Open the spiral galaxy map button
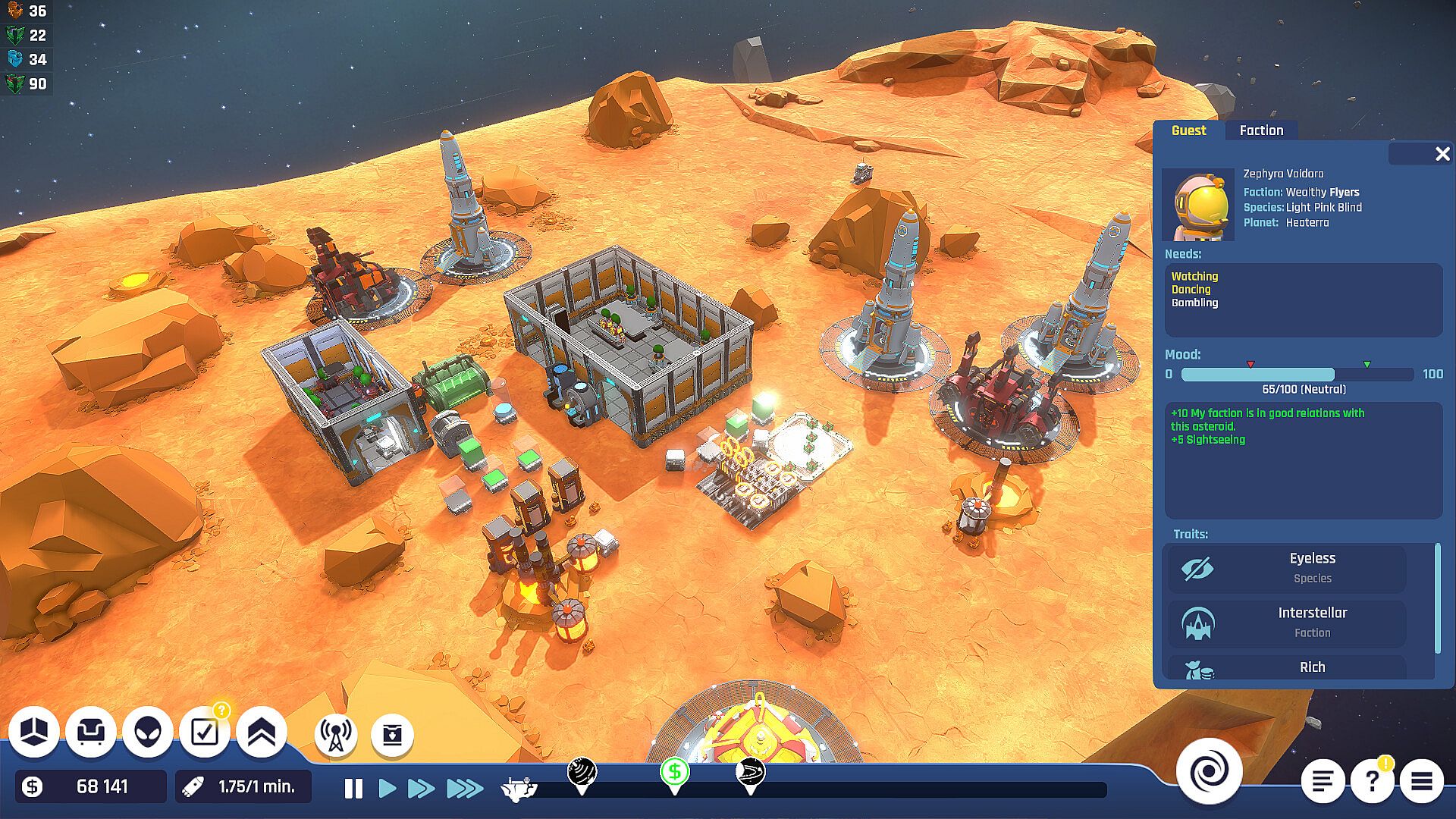1456x819 pixels. pyautogui.click(x=1209, y=772)
